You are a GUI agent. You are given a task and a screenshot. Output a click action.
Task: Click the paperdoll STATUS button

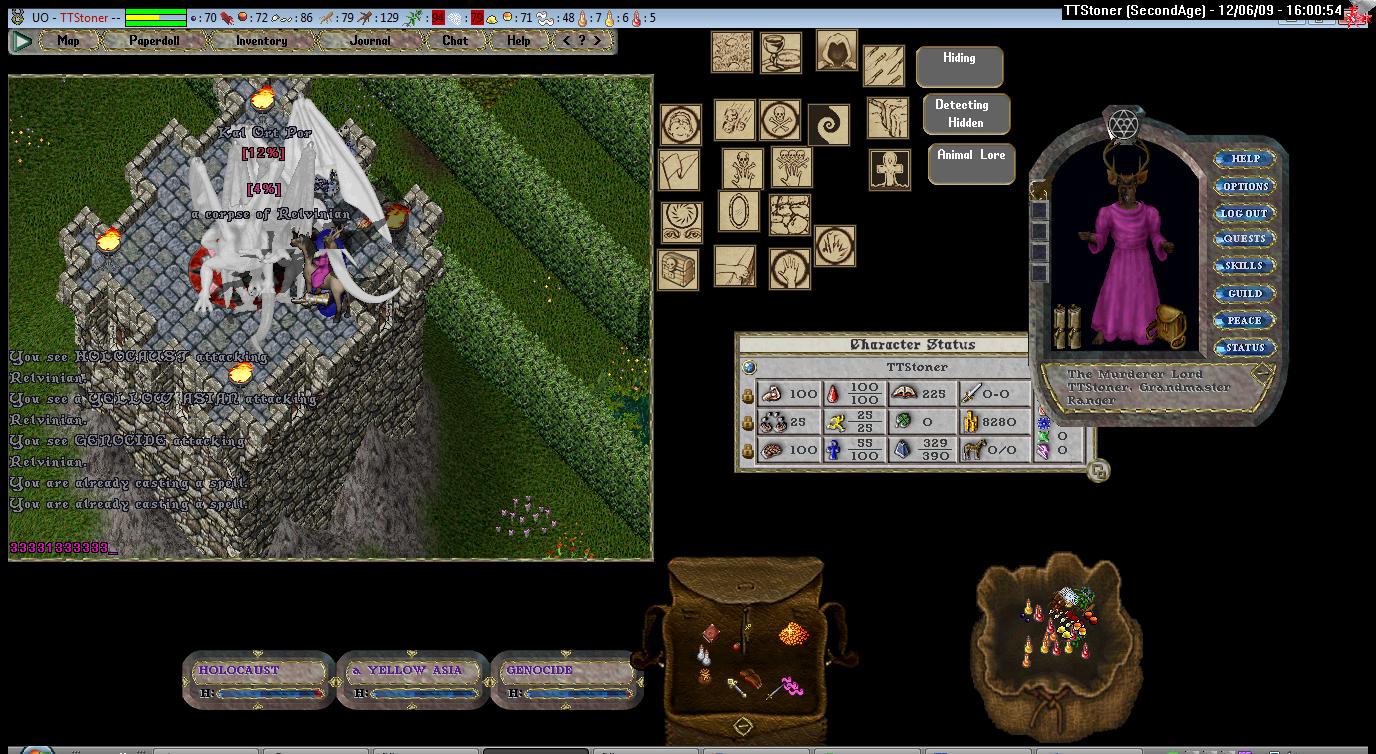coord(1244,348)
